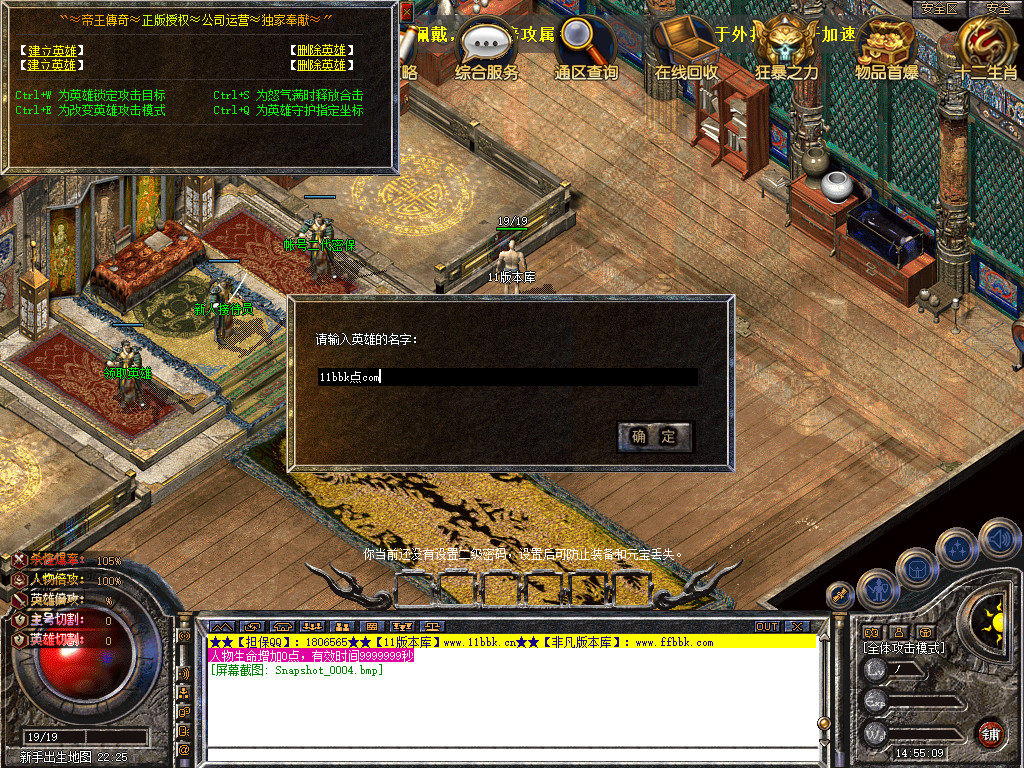
Task: Open the character equipment round button
Action: point(878,589)
